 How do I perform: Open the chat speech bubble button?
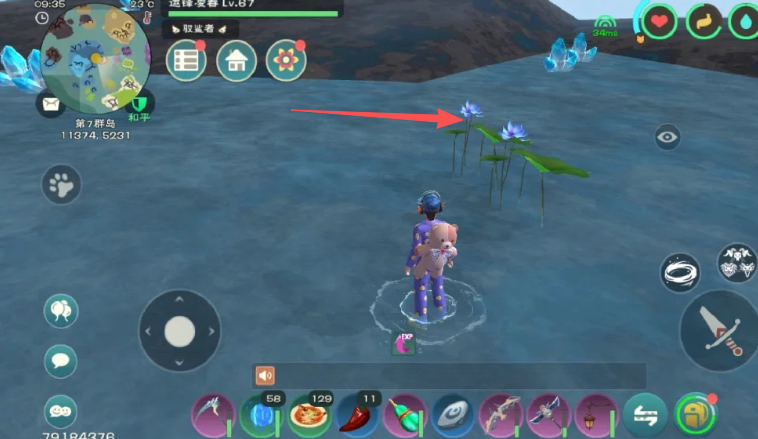point(61,360)
